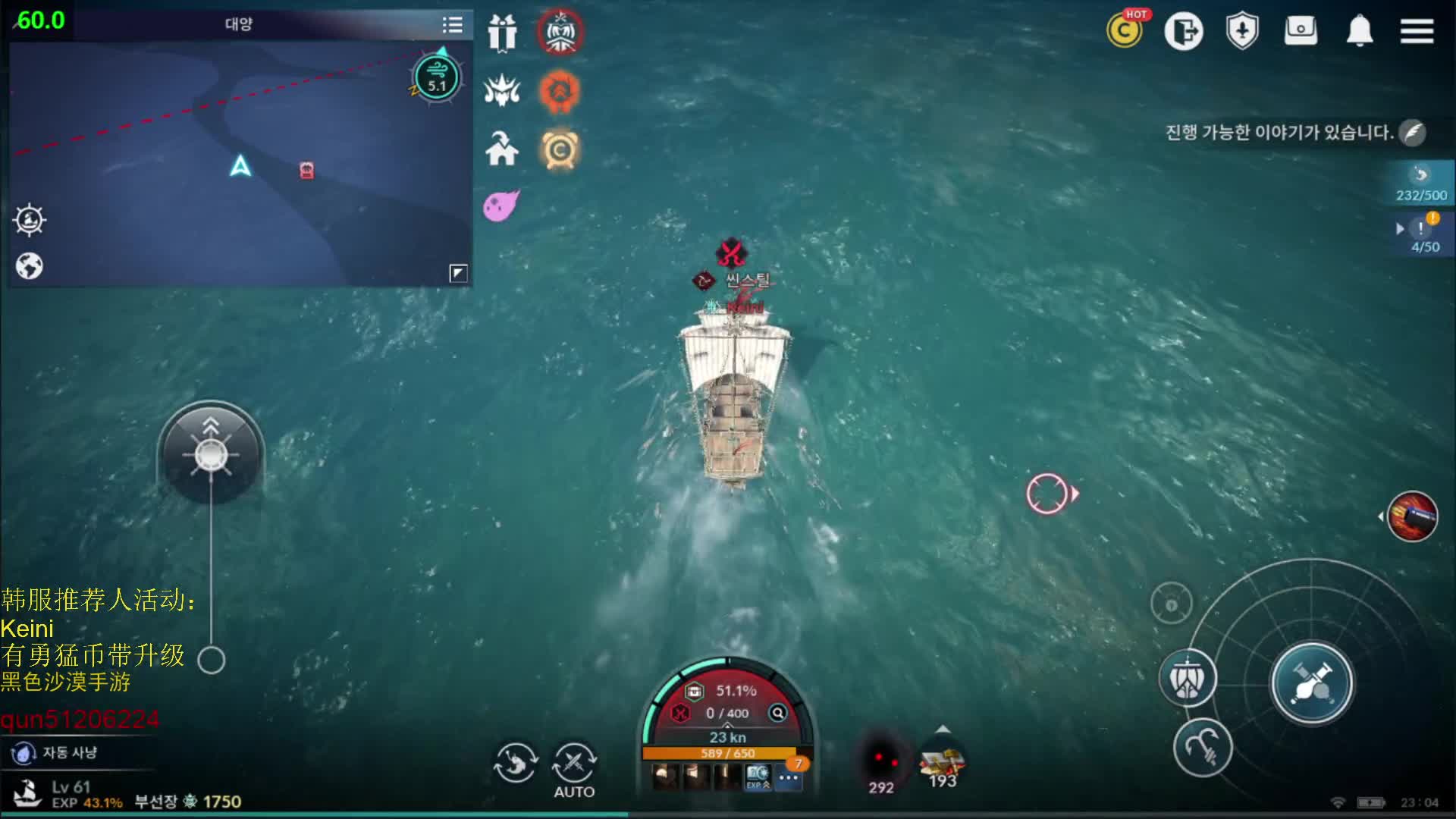Viewport: 1456px width, 819px height.
Task: Select the red cannon shell ammo icon
Action: [x=1412, y=516]
